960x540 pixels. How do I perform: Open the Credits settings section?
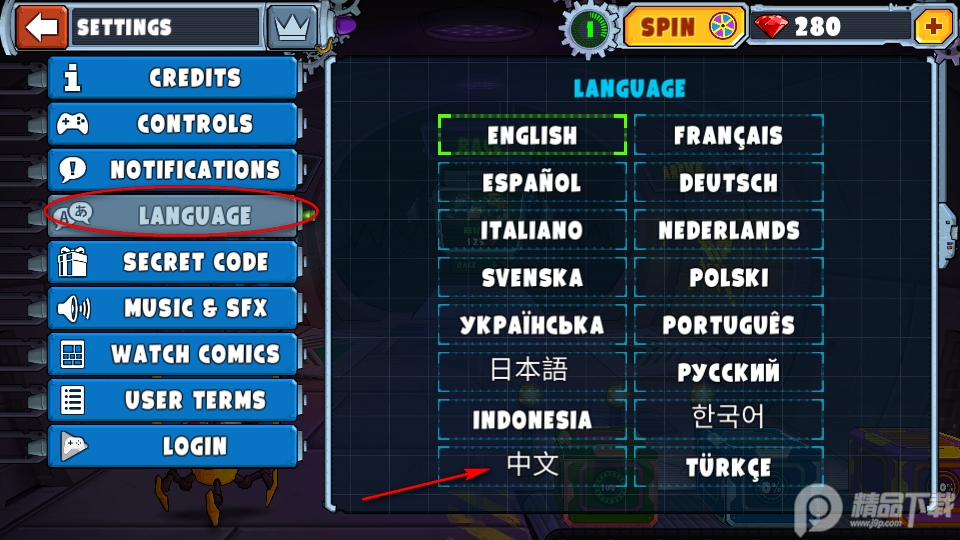pyautogui.click(x=174, y=78)
